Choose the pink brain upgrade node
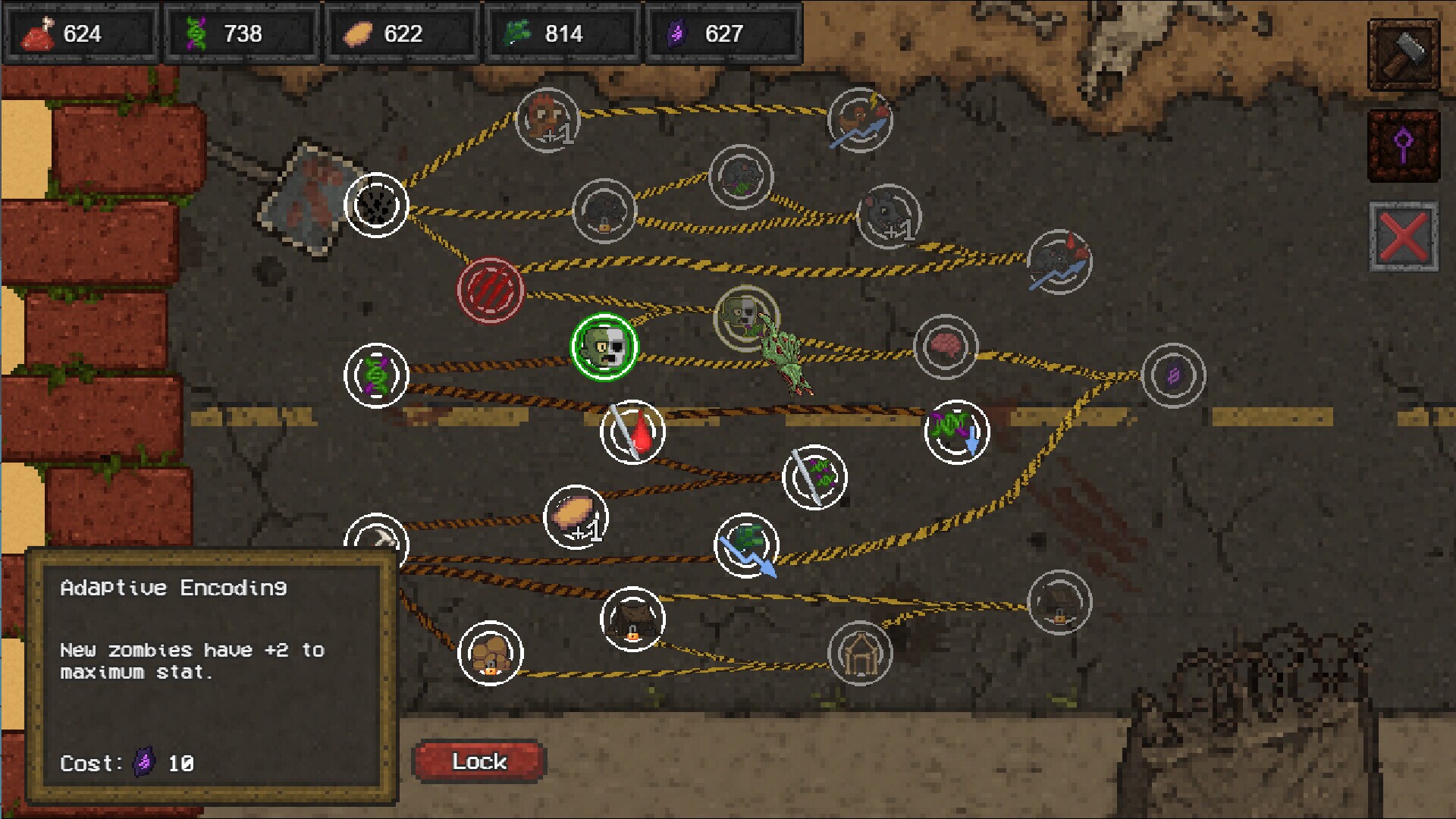The height and width of the screenshot is (819, 1456). [x=946, y=347]
